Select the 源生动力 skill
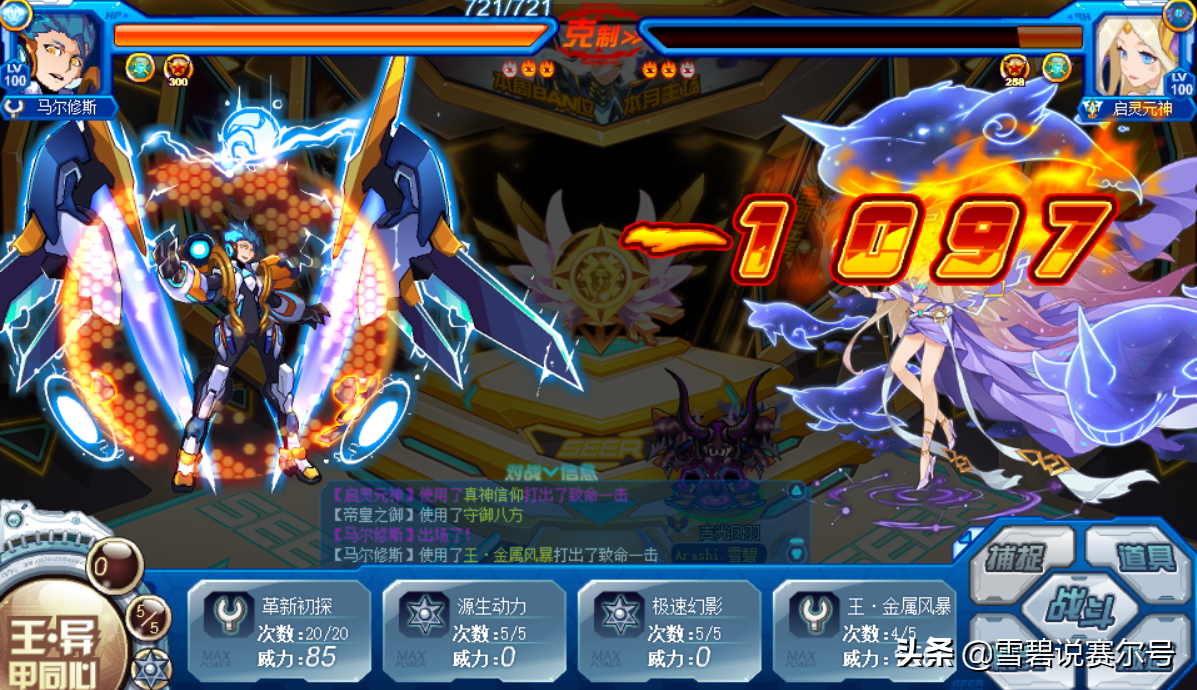Image resolution: width=1197 pixels, height=690 pixels. [x=473, y=631]
